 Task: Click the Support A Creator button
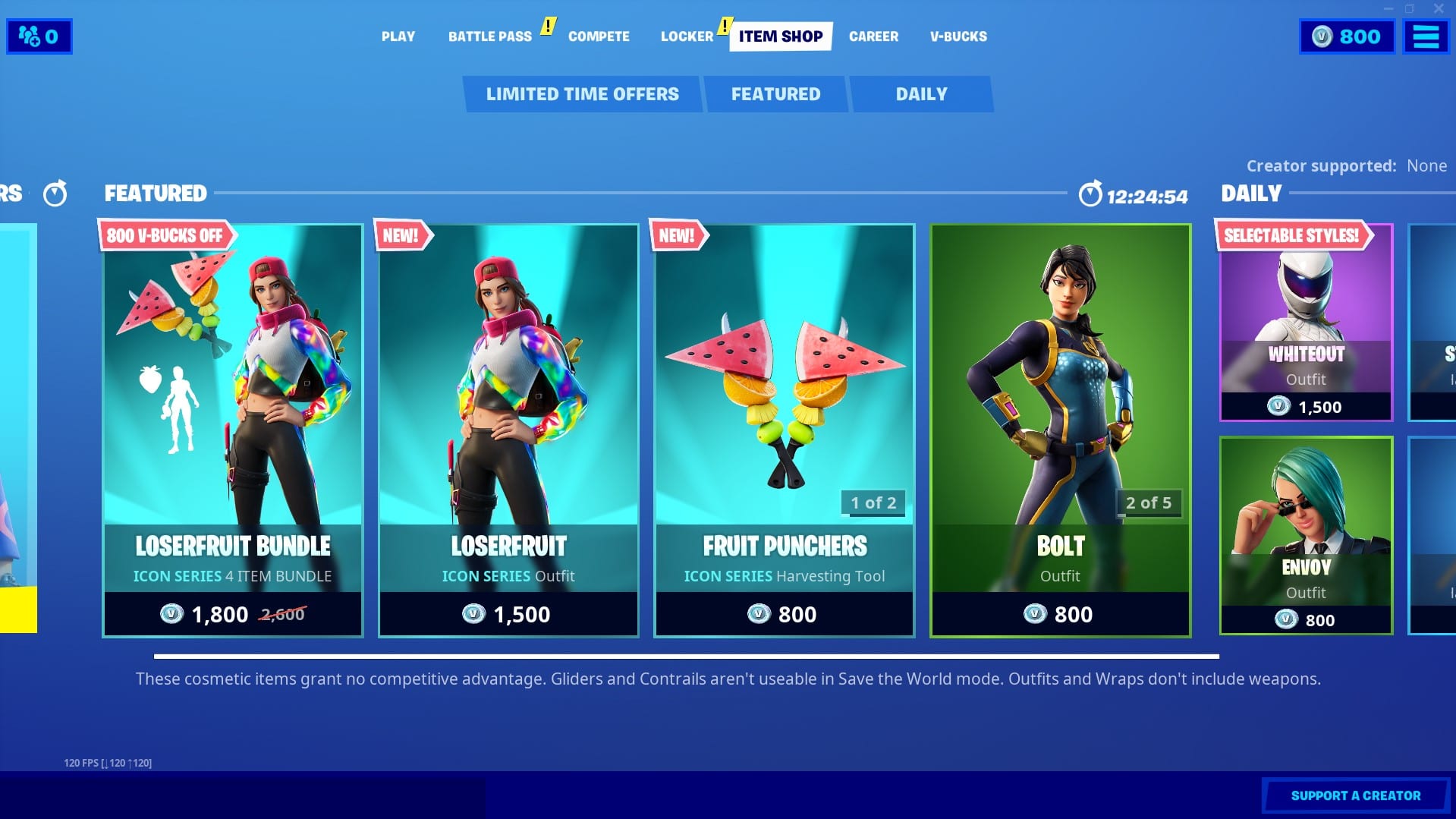pyautogui.click(x=1355, y=795)
